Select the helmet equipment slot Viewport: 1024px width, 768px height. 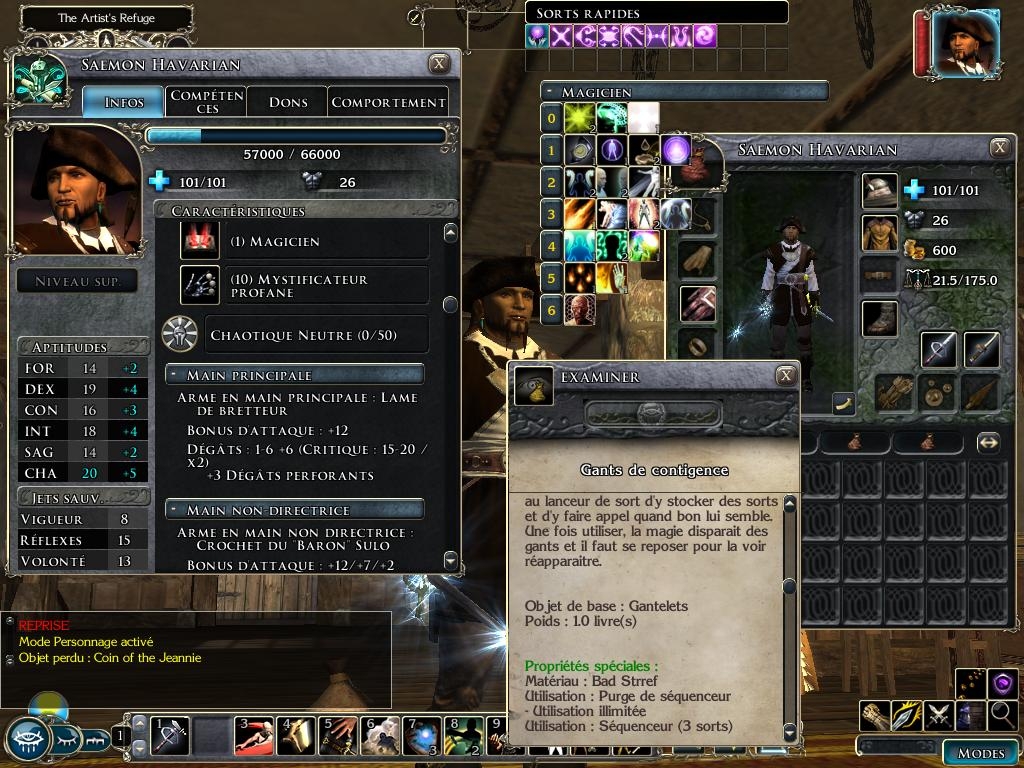tap(880, 190)
